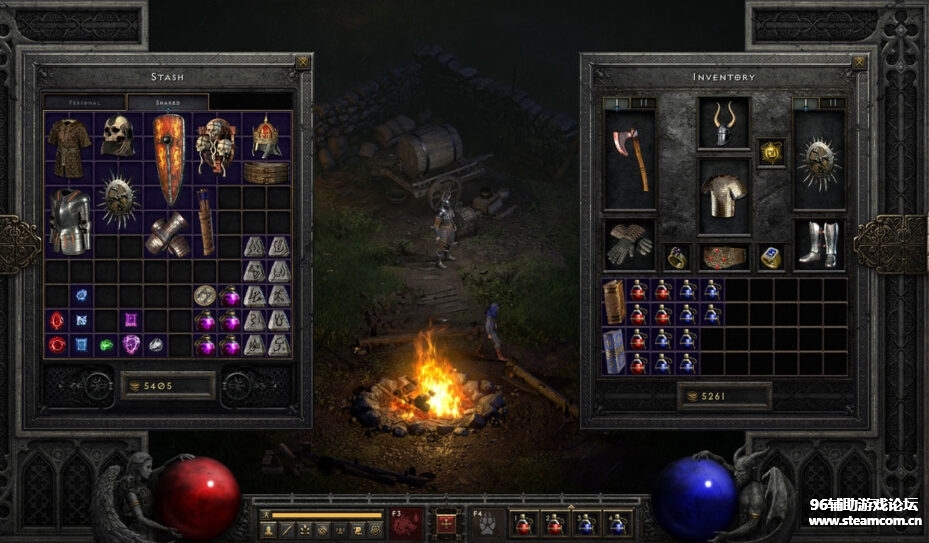Pick up the skull helm in stash
The width and height of the screenshot is (929, 543).
(118, 135)
